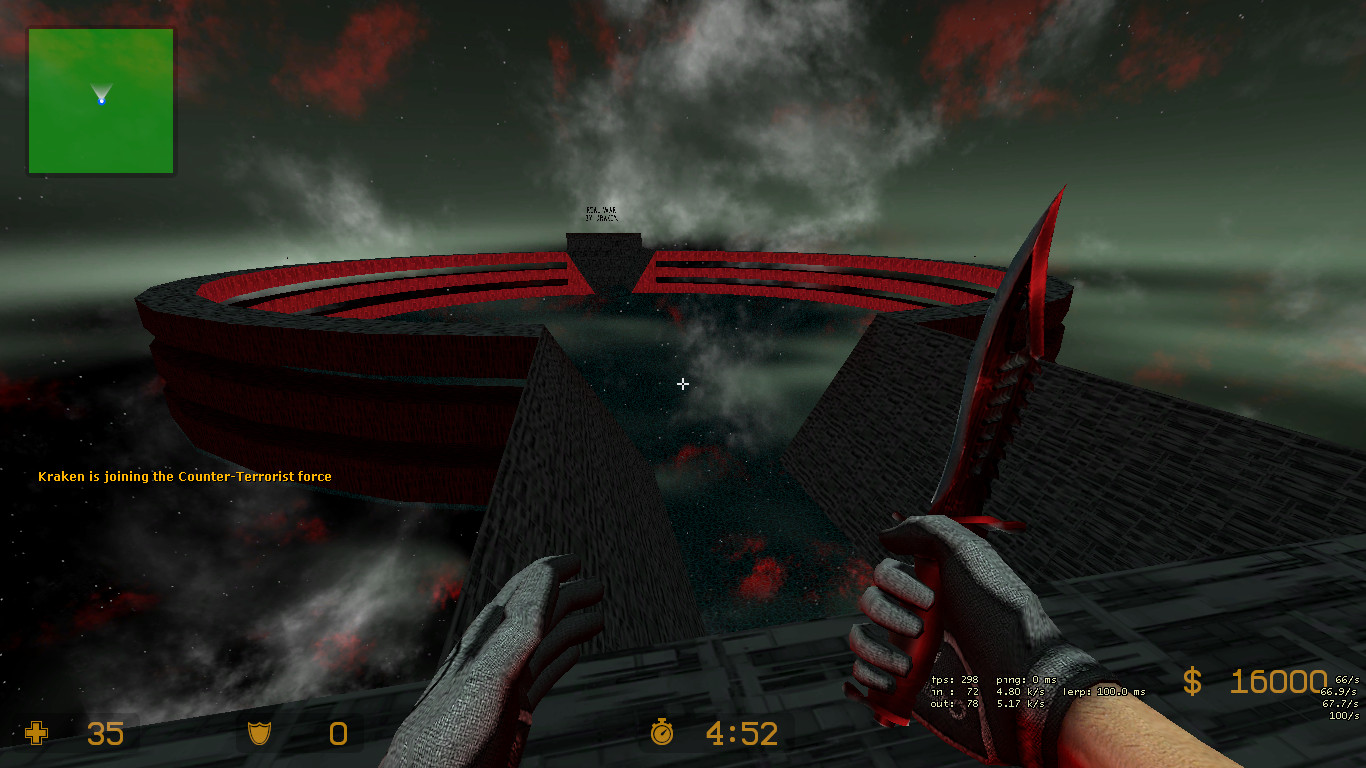Click the crosshair at screen center
The image size is (1366, 768).
click(x=683, y=384)
